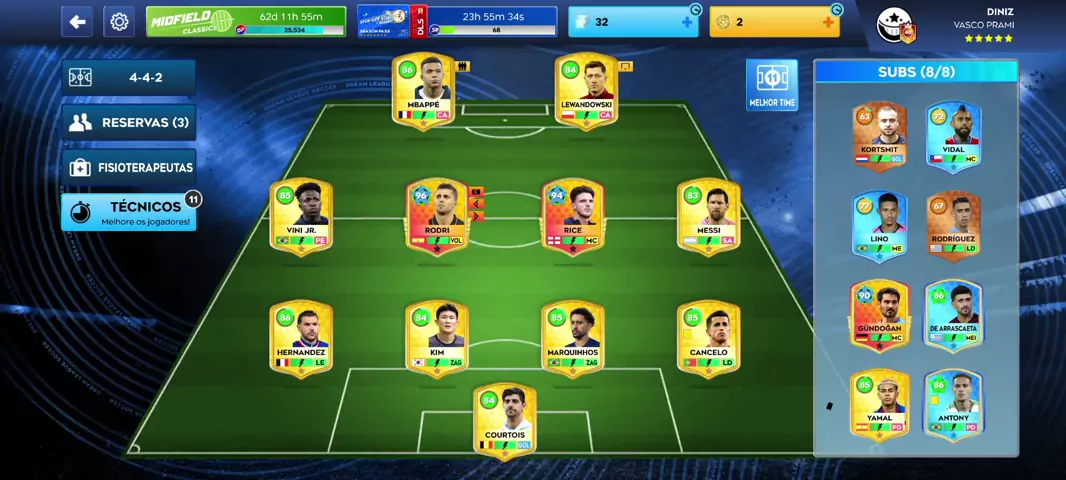Open the Diniz manager profile
The image size is (1066, 480).
coord(945,25)
